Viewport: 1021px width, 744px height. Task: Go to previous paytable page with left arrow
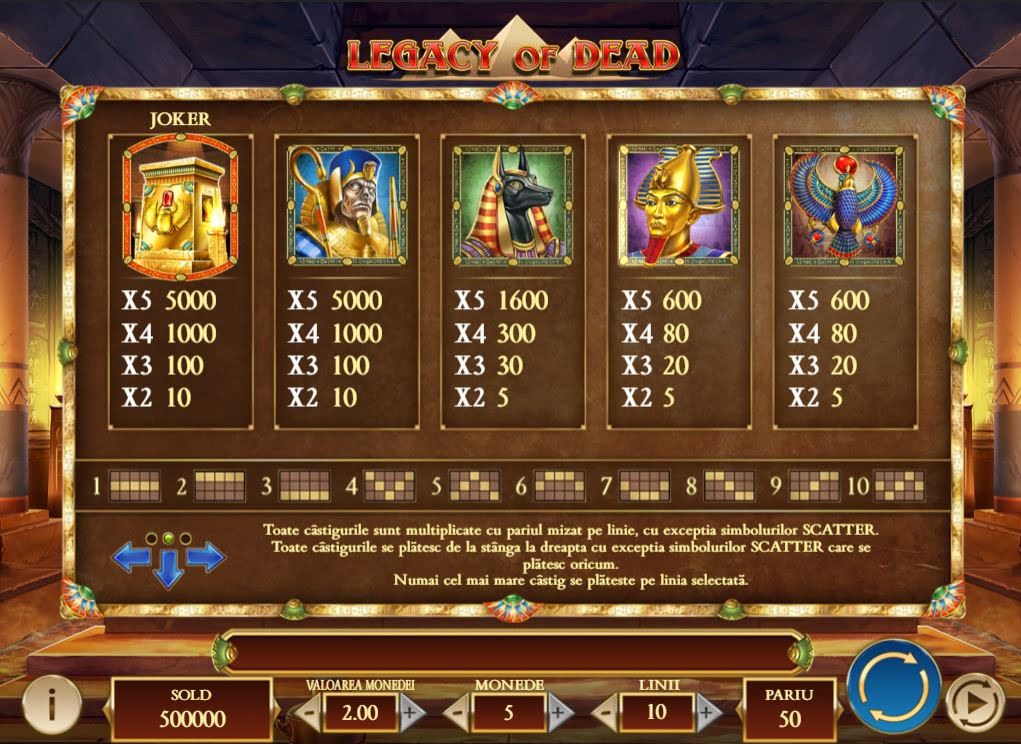pyautogui.click(x=131, y=557)
